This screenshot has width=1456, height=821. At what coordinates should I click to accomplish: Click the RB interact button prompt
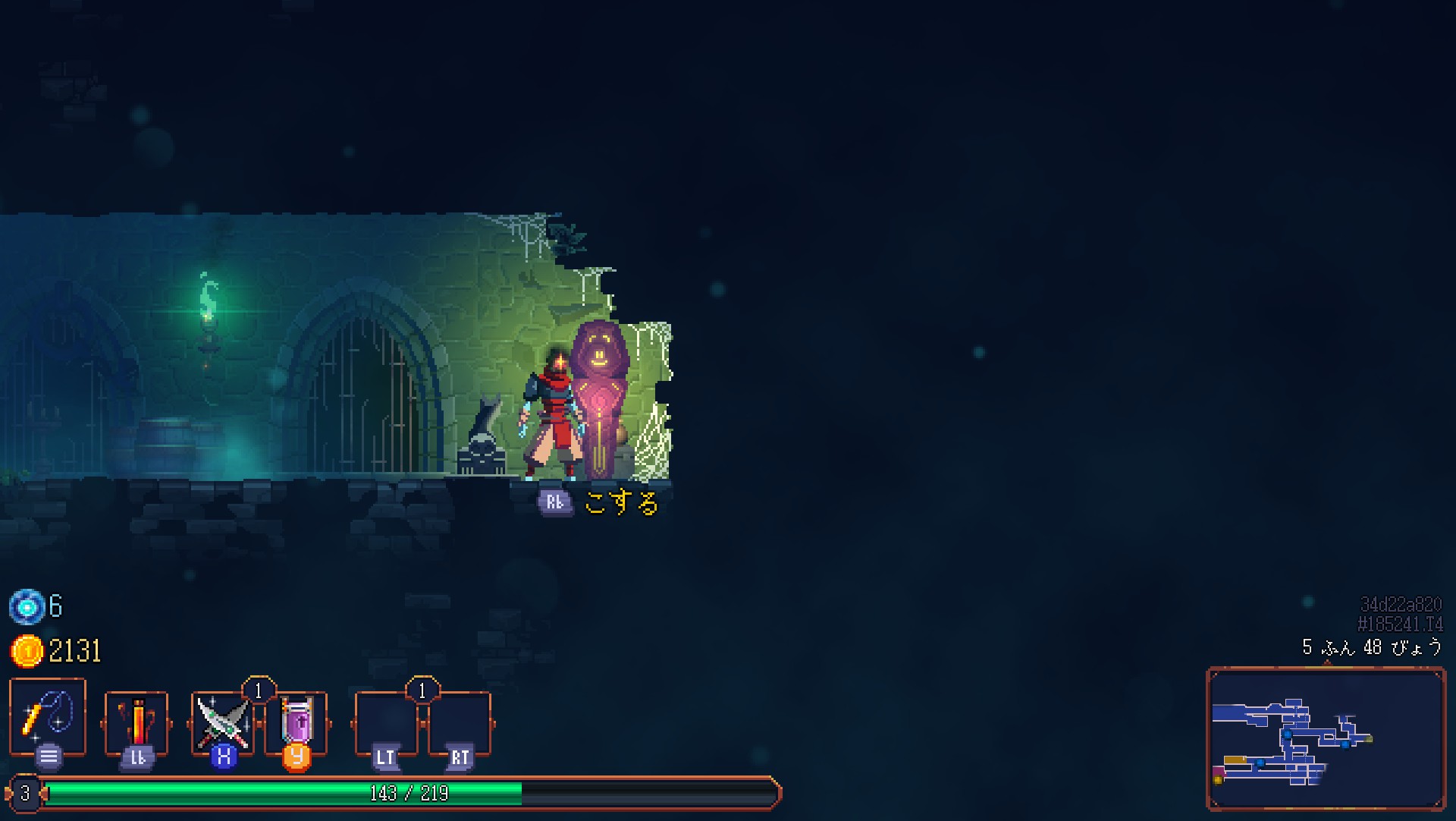click(x=556, y=501)
